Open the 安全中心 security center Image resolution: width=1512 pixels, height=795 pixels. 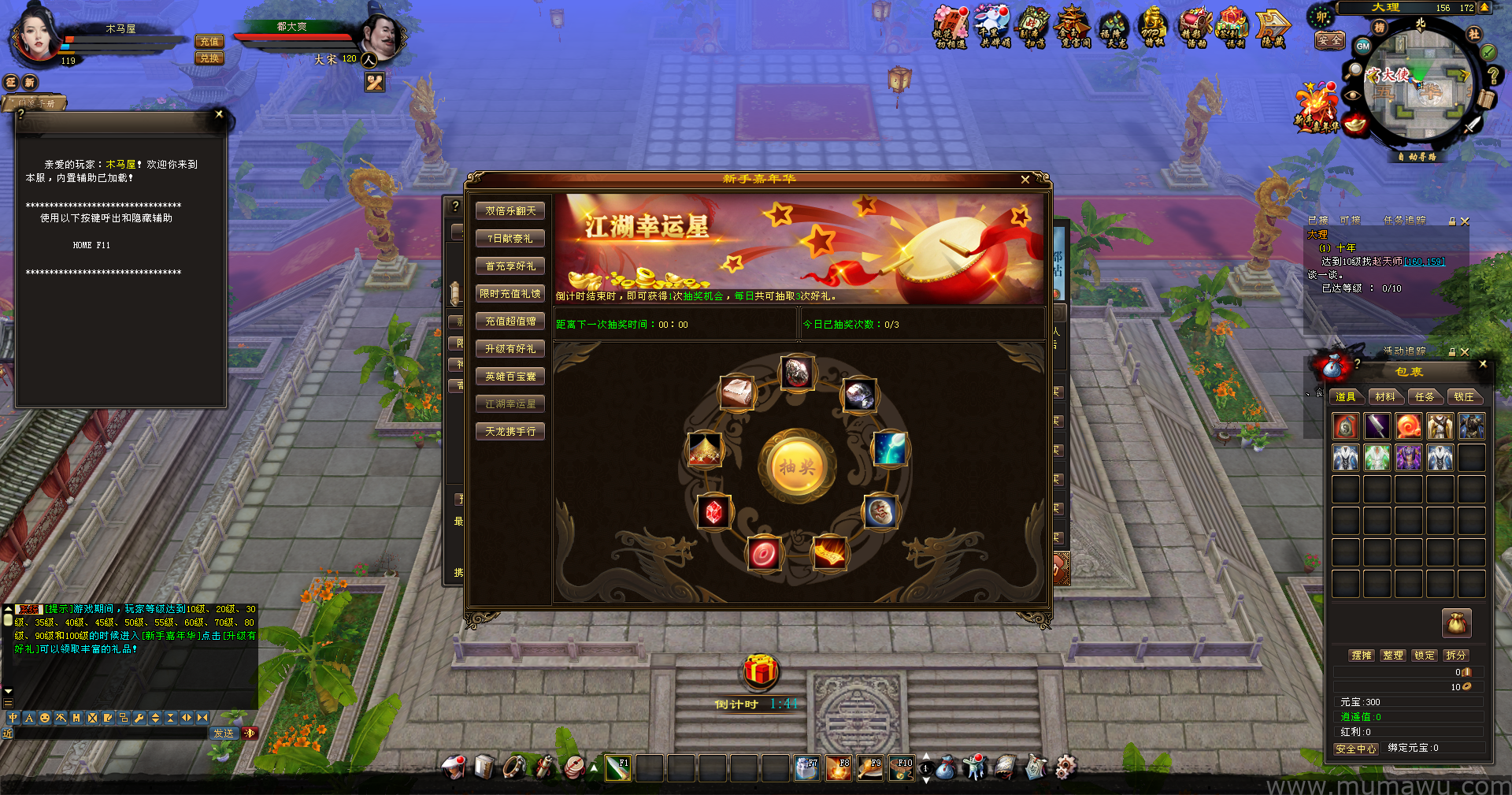click(x=1355, y=749)
